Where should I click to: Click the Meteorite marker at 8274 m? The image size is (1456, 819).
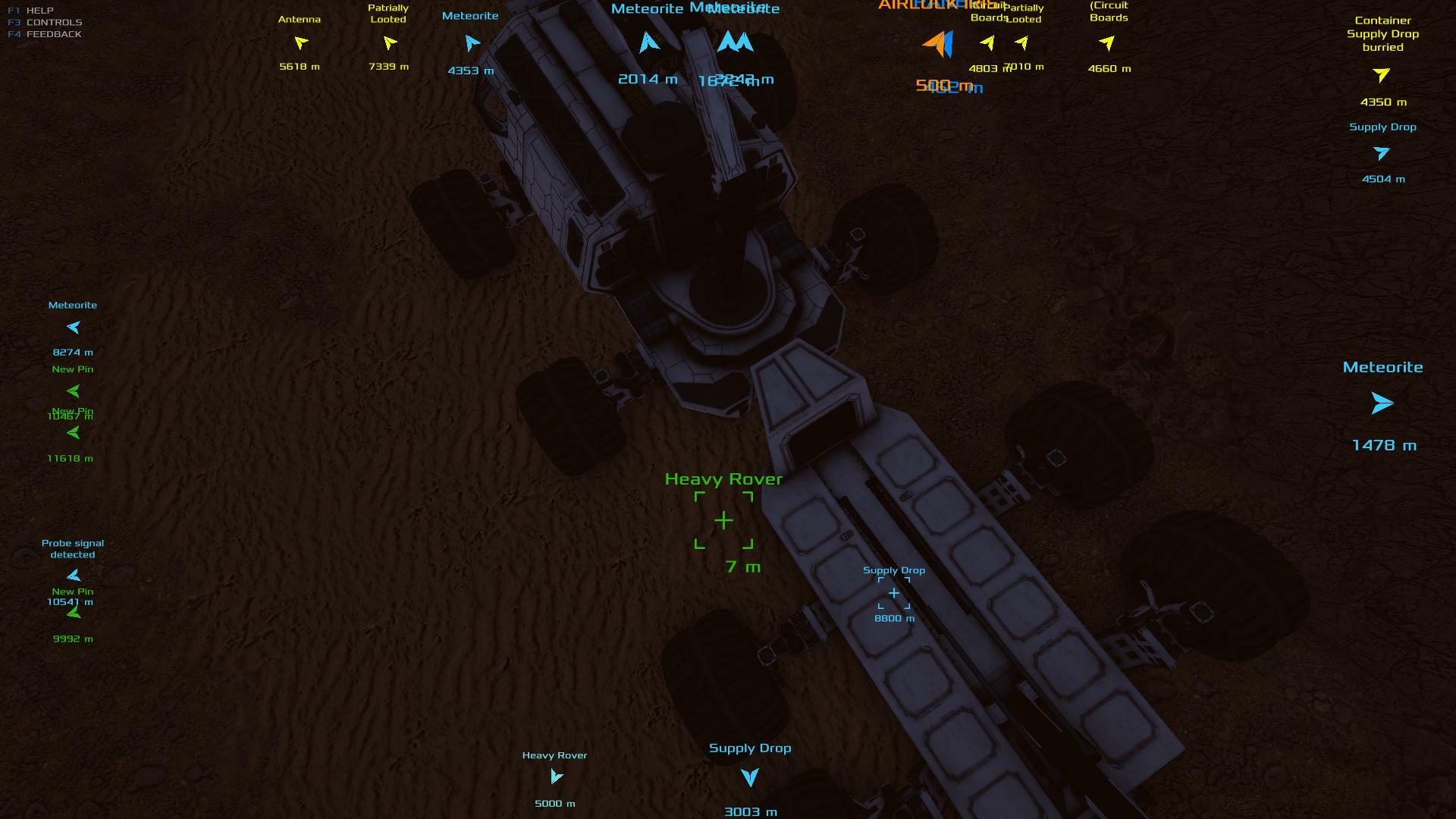[74, 328]
